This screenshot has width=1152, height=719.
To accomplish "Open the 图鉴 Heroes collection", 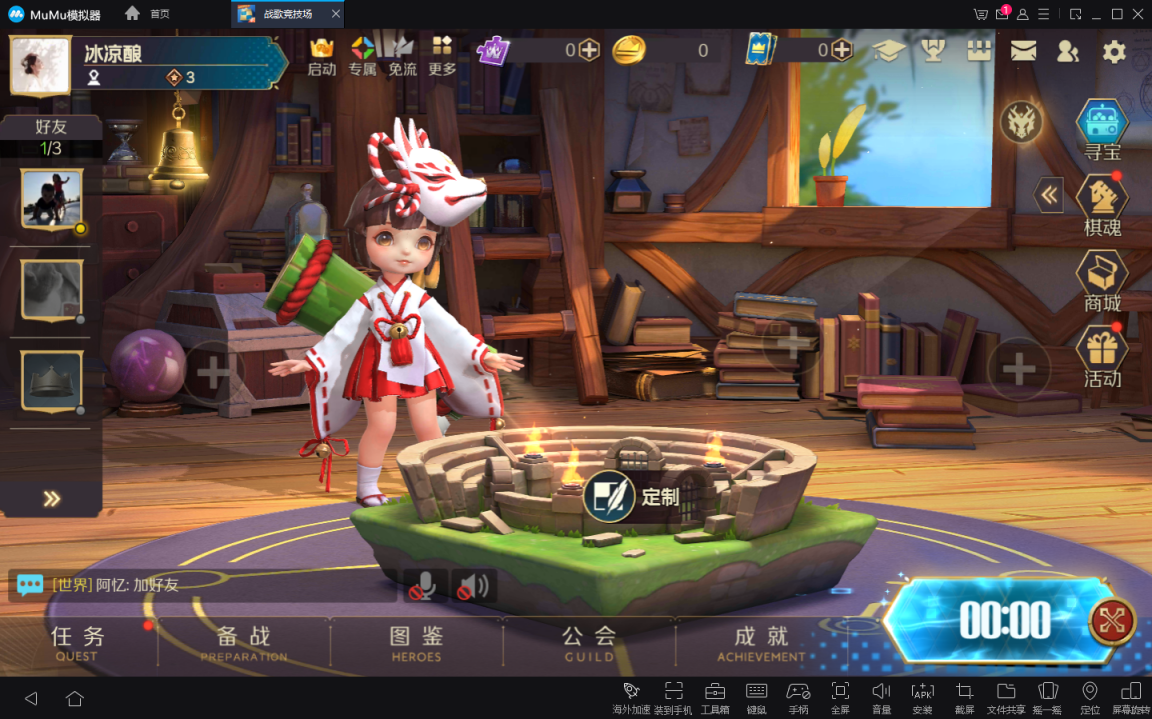I will click(x=416, y=641).
